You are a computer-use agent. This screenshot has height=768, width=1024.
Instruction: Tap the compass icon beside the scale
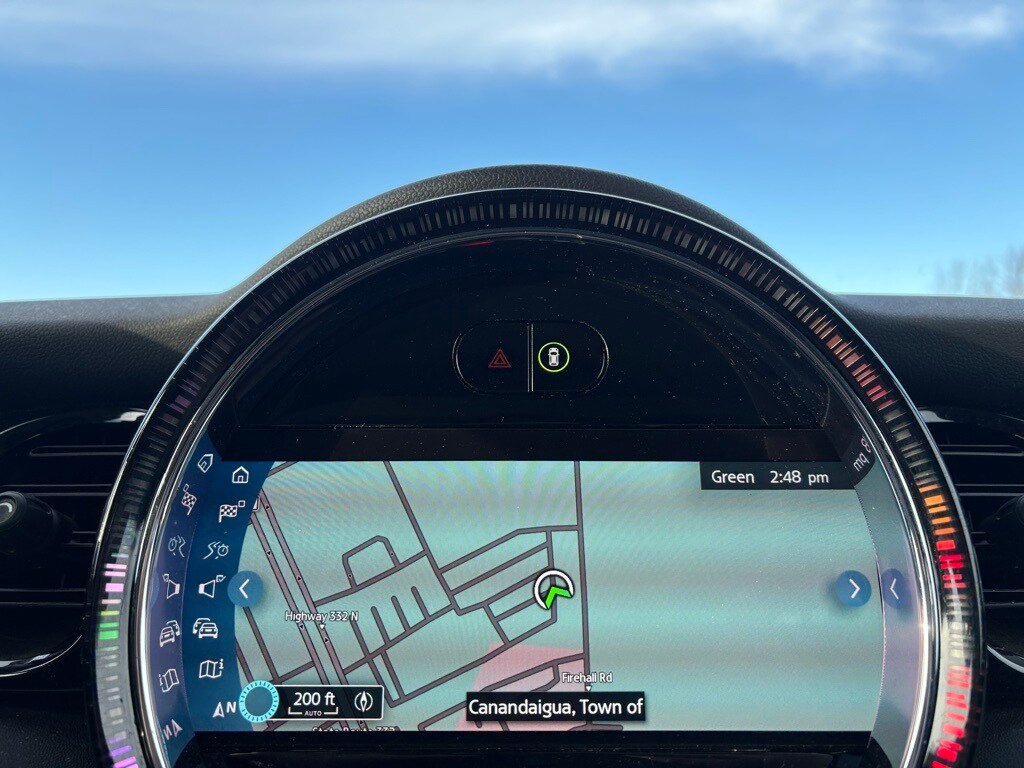(363, 701)
